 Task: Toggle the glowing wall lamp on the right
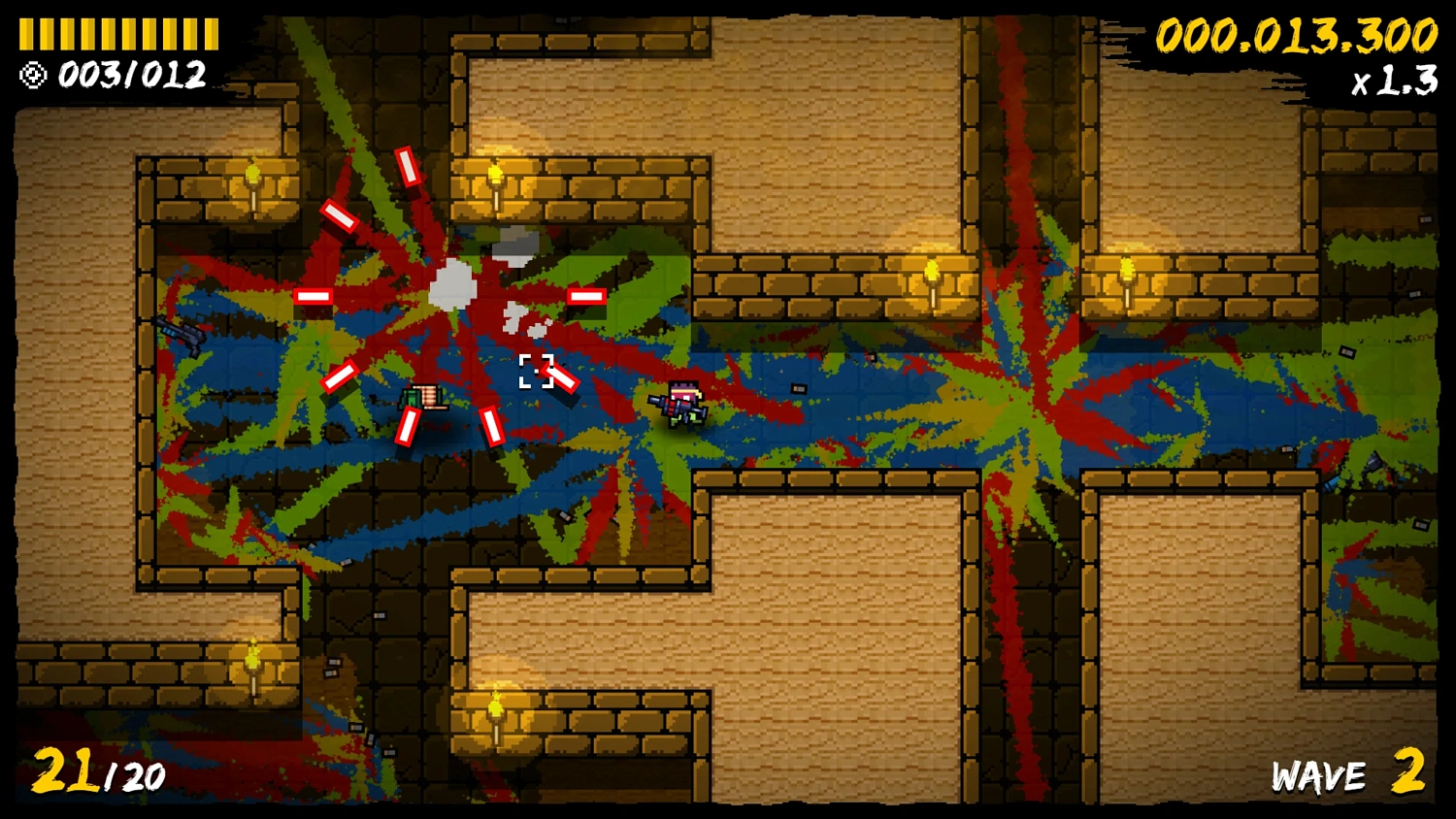pyautogui.click(x=1126, y=272)
